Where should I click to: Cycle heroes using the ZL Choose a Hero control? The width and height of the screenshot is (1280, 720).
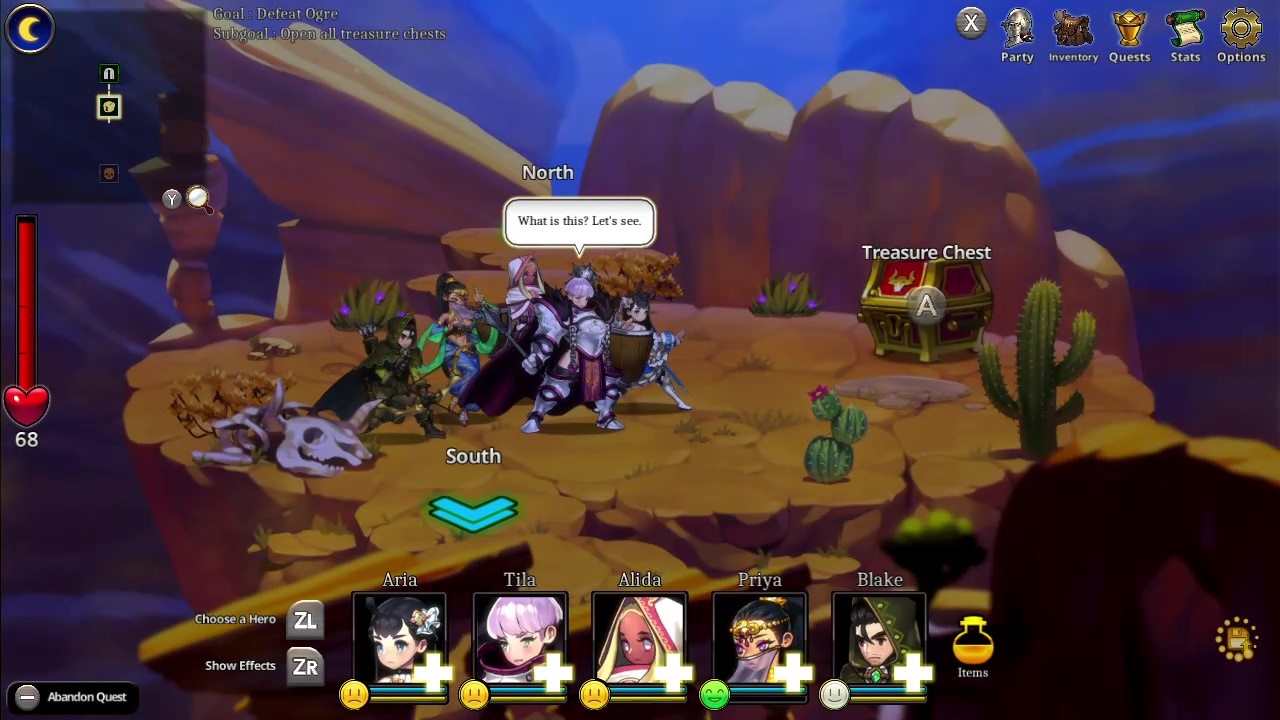click(x=305, y=620)
